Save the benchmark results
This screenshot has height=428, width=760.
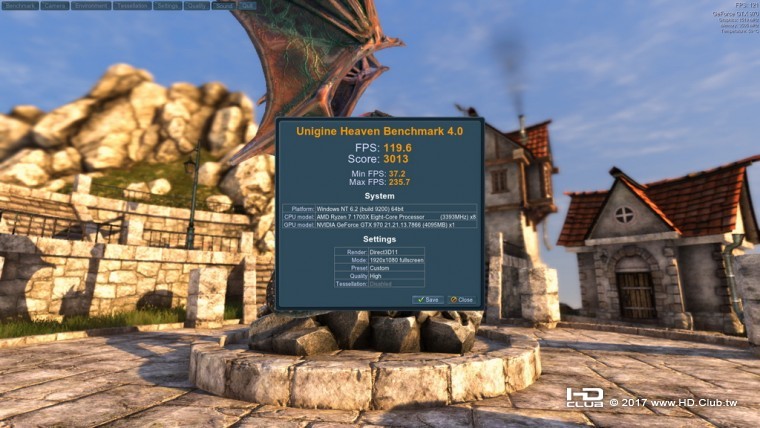(x=428, y=299)
